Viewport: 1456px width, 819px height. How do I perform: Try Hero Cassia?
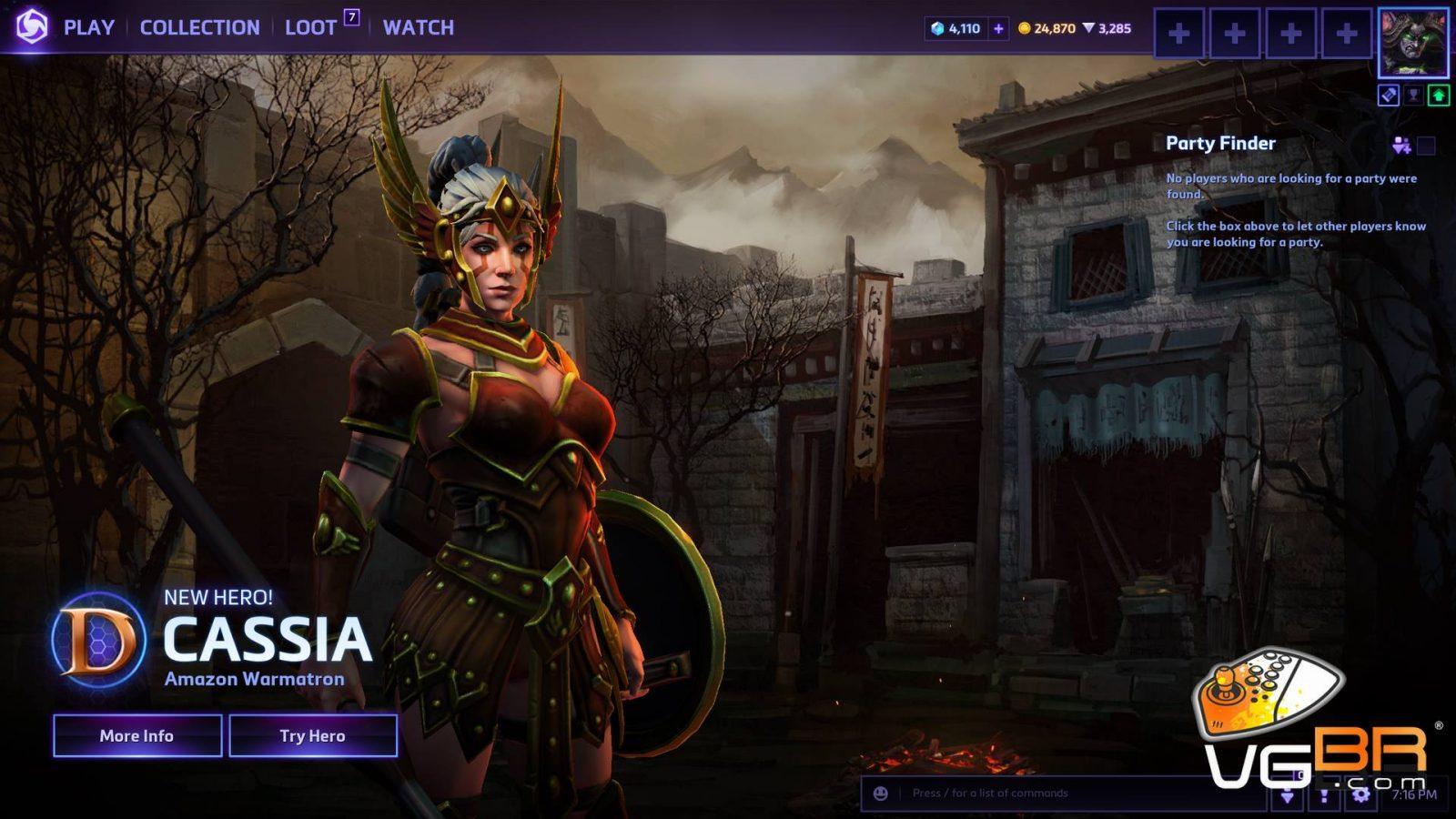click(x=313, y=735)
